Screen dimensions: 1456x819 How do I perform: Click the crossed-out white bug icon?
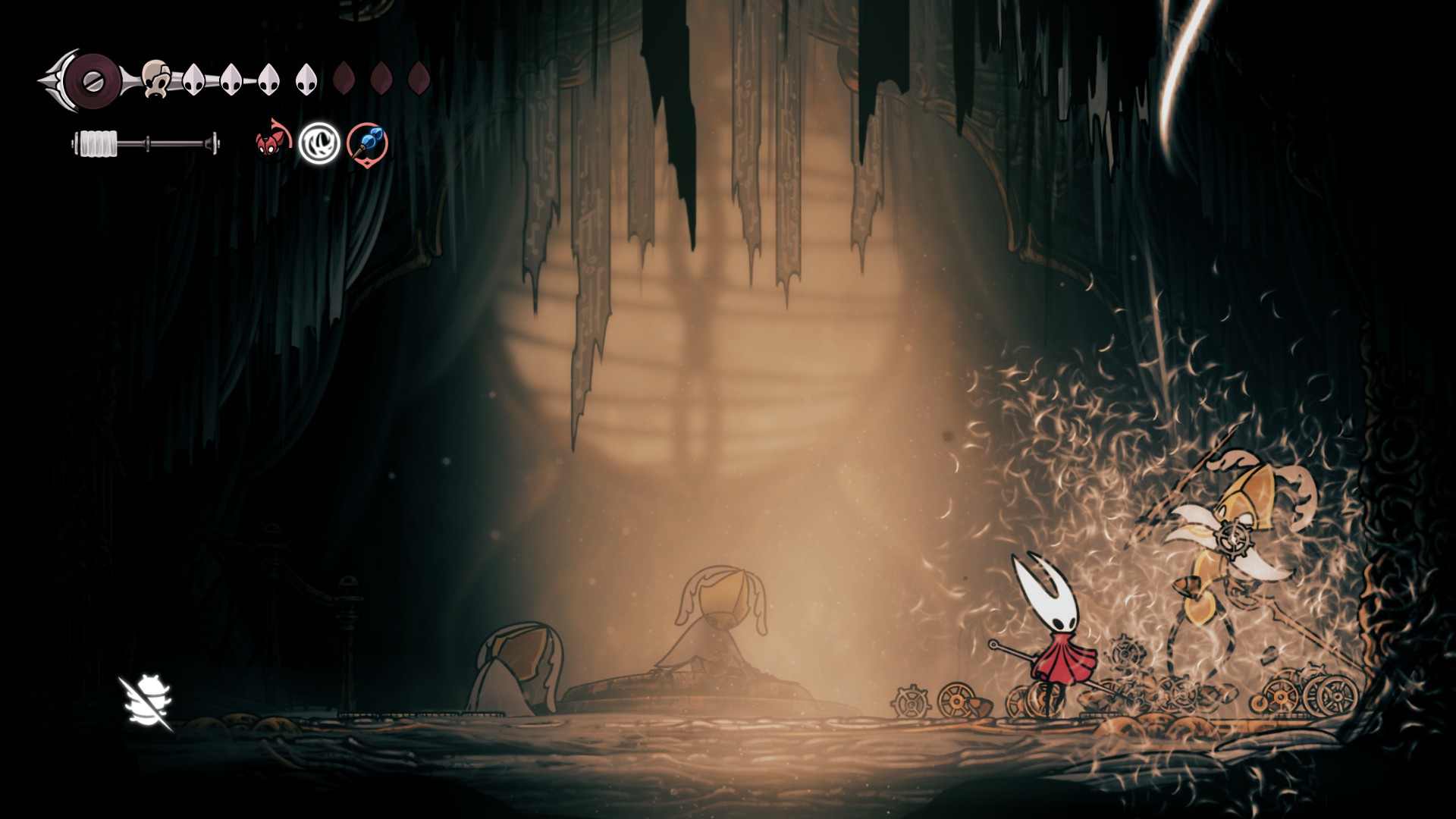[x=147, y=702]
